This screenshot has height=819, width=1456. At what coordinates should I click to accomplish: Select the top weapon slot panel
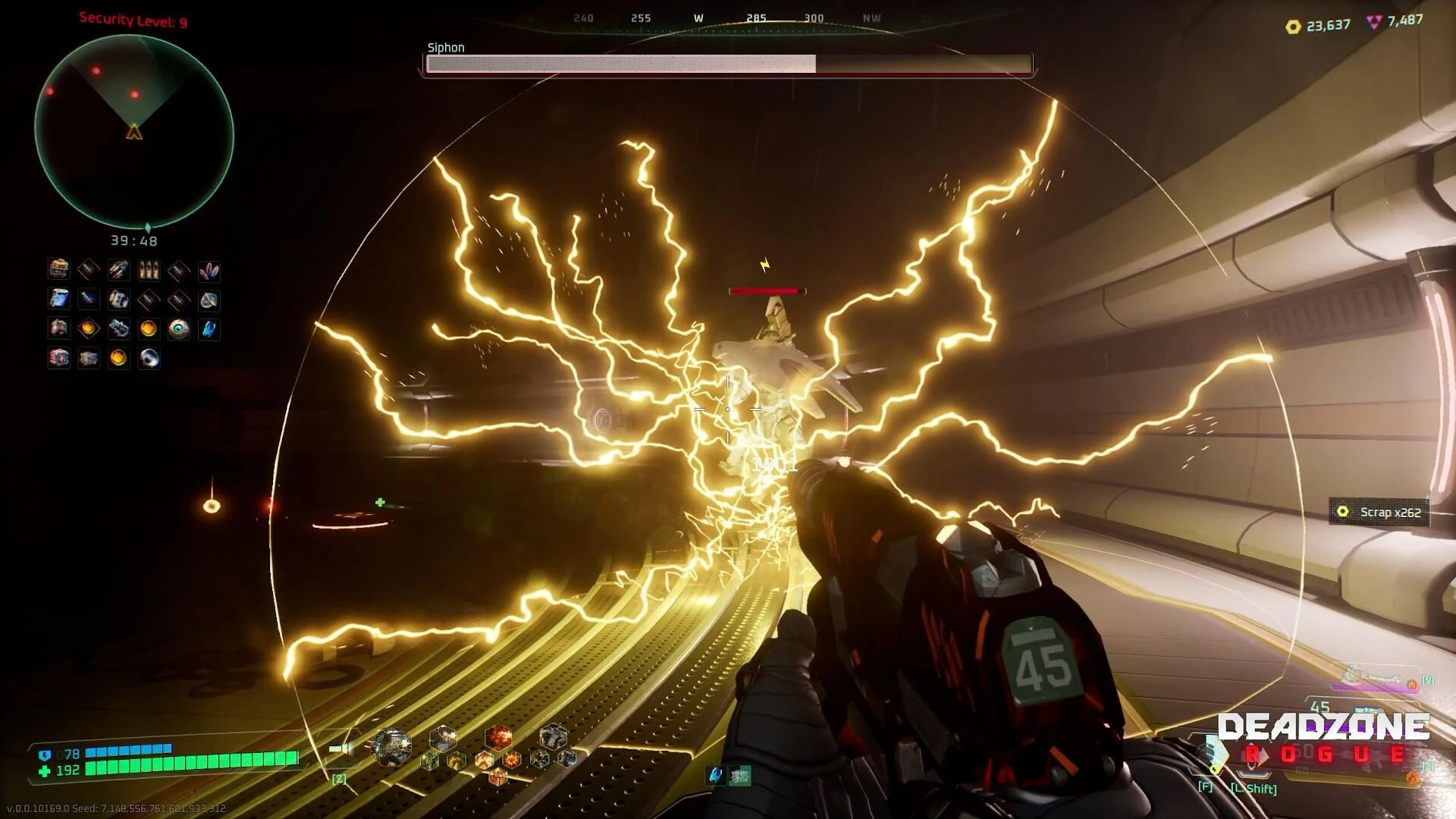pyautogui.click(x=1373, y=678)
